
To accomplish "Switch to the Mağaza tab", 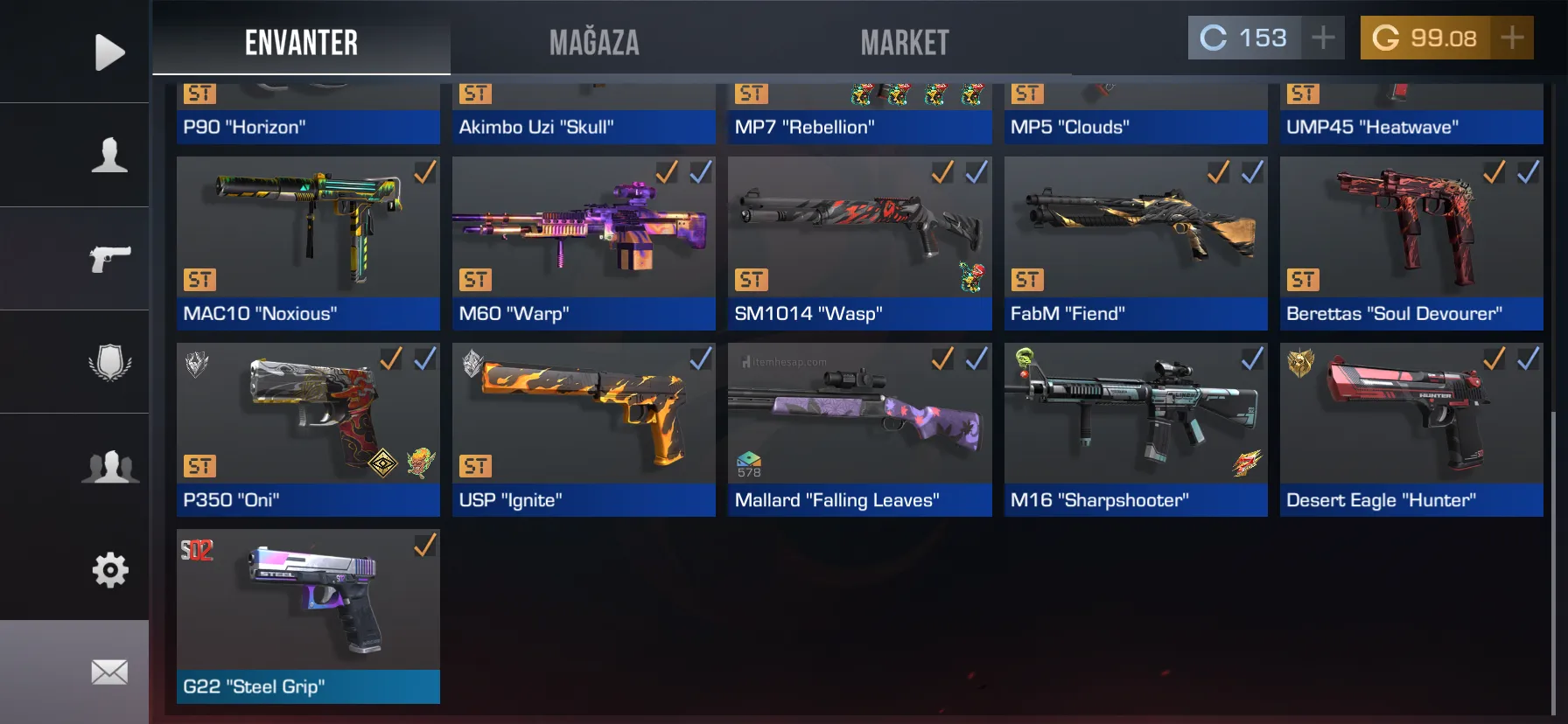I will (594, 42).
